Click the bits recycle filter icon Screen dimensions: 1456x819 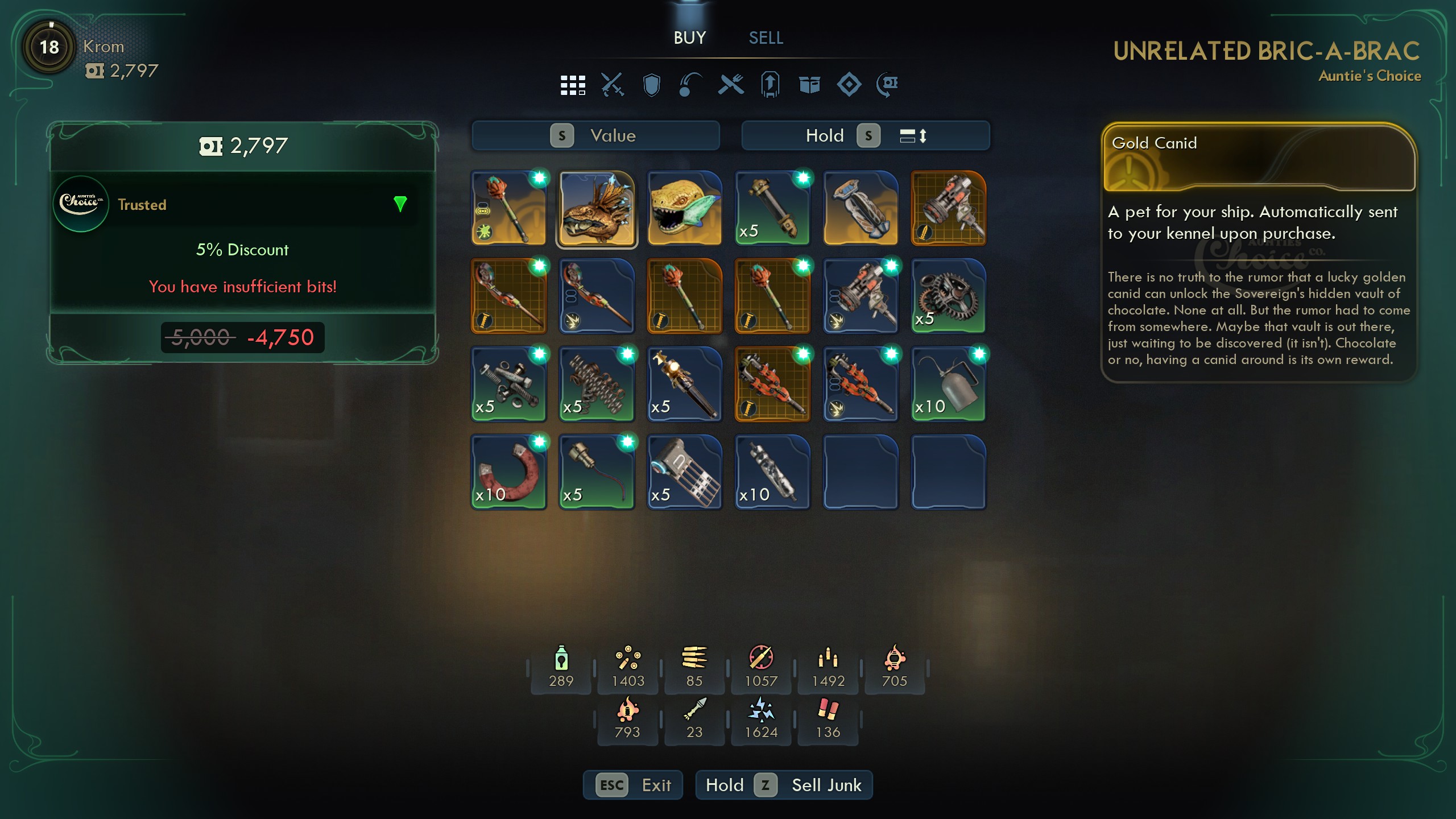coord(887,84)
